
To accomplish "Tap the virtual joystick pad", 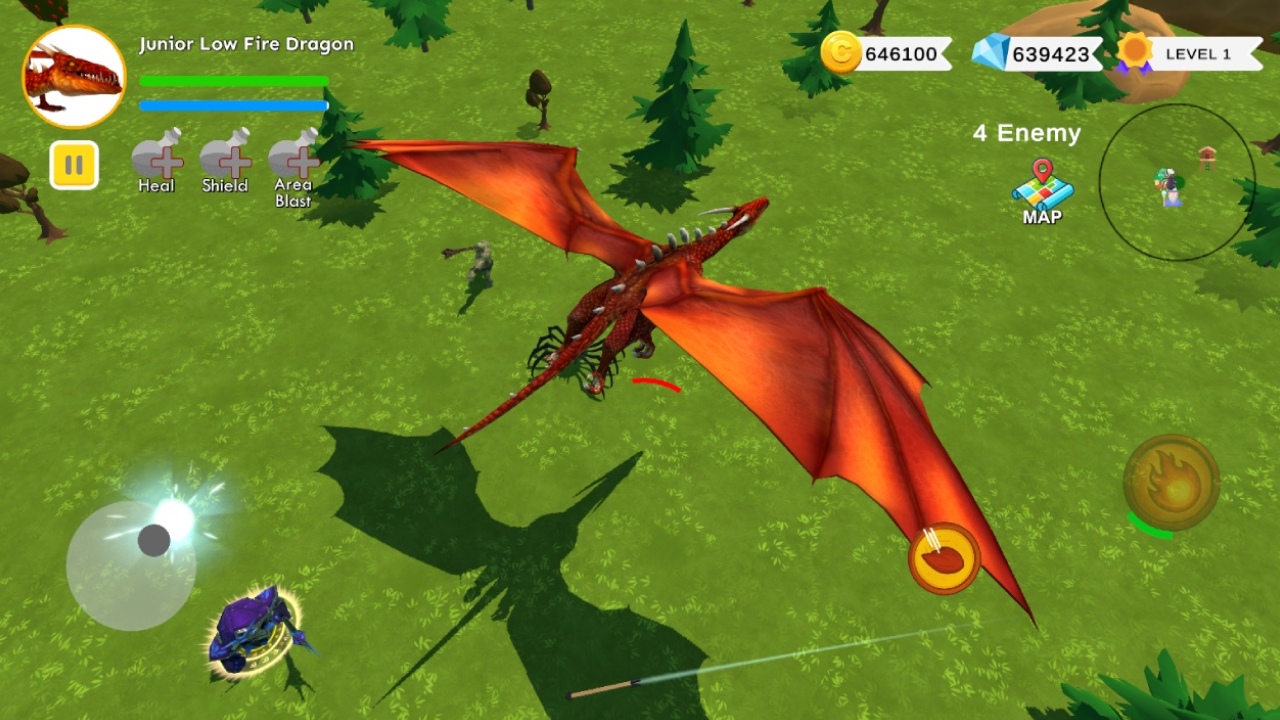I will click(131, 565).
